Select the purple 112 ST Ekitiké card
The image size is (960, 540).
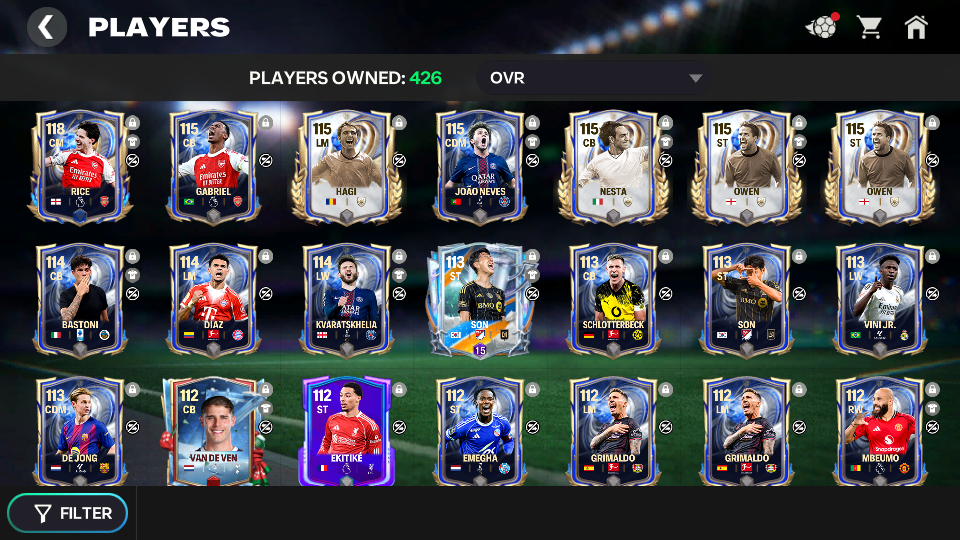(x=346, y=430)
